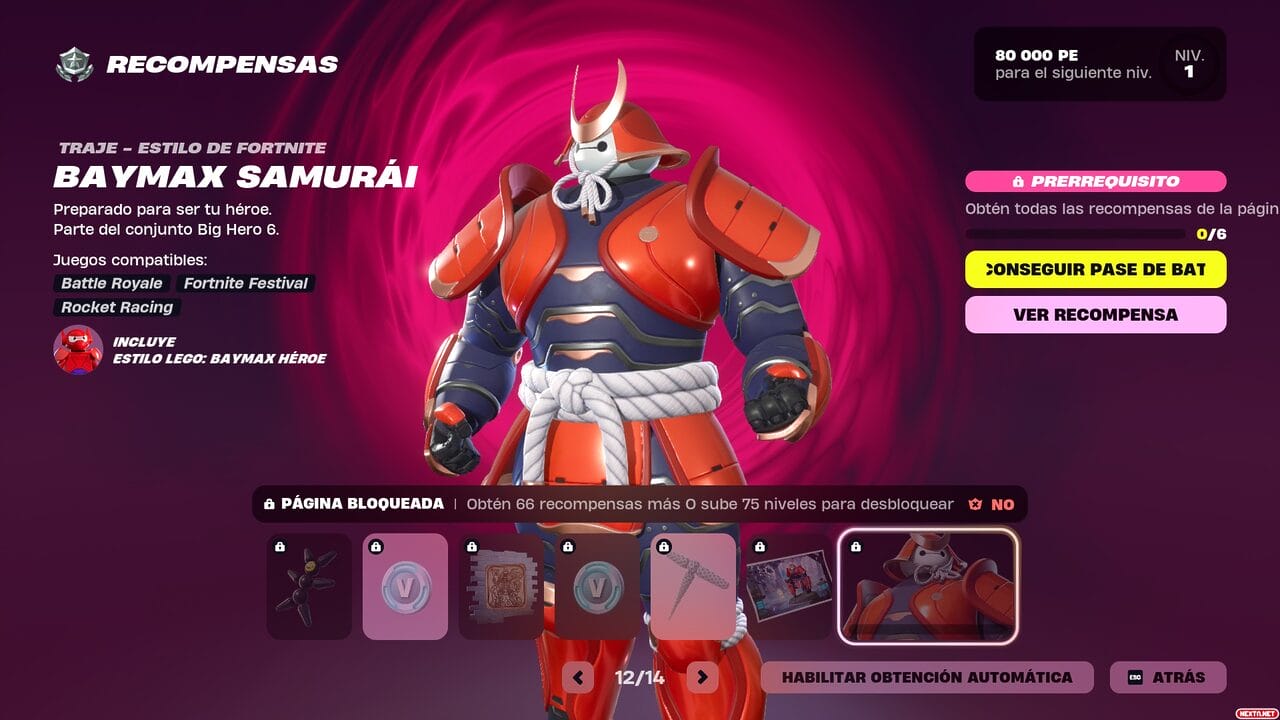1280x720 pixels.
Task: Pick the V-Bucks reward on the dark tile
Action: [597, 586]
